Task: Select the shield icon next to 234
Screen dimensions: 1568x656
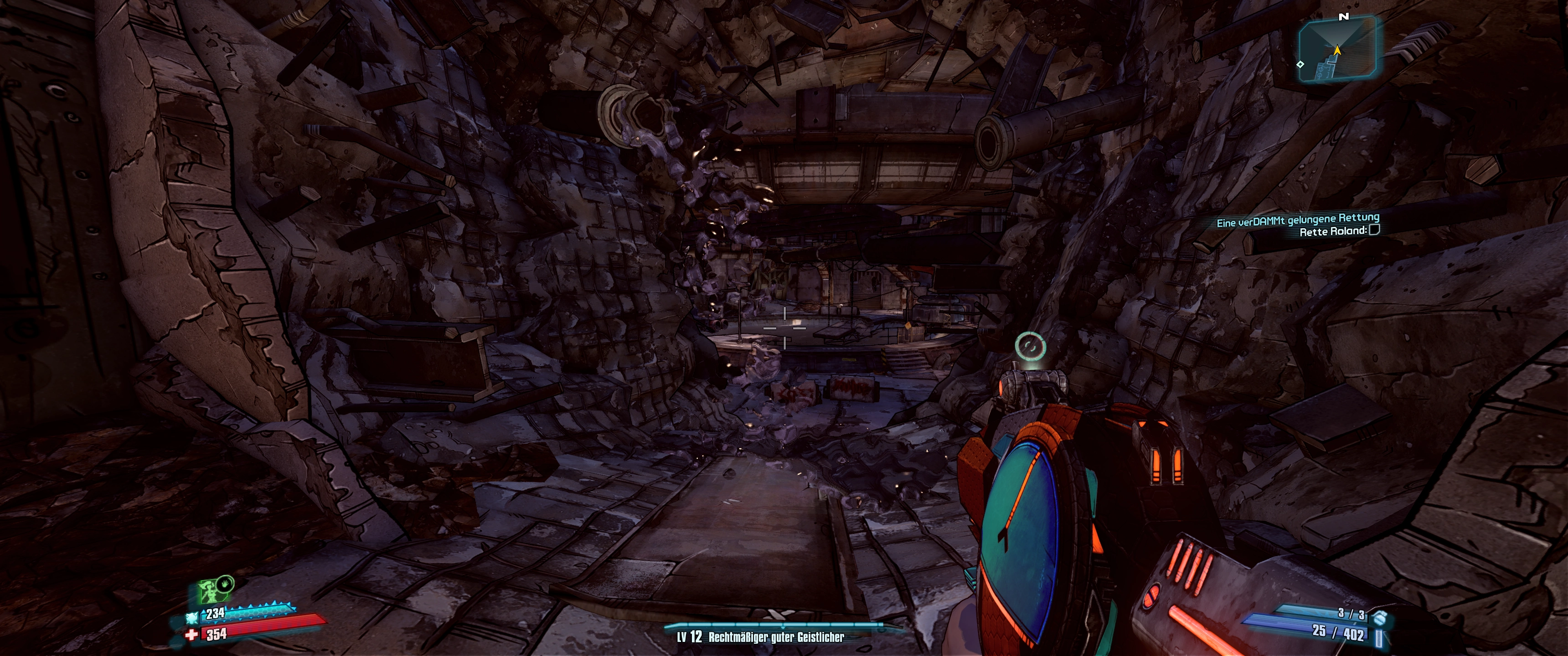Action: coord(192,618)
